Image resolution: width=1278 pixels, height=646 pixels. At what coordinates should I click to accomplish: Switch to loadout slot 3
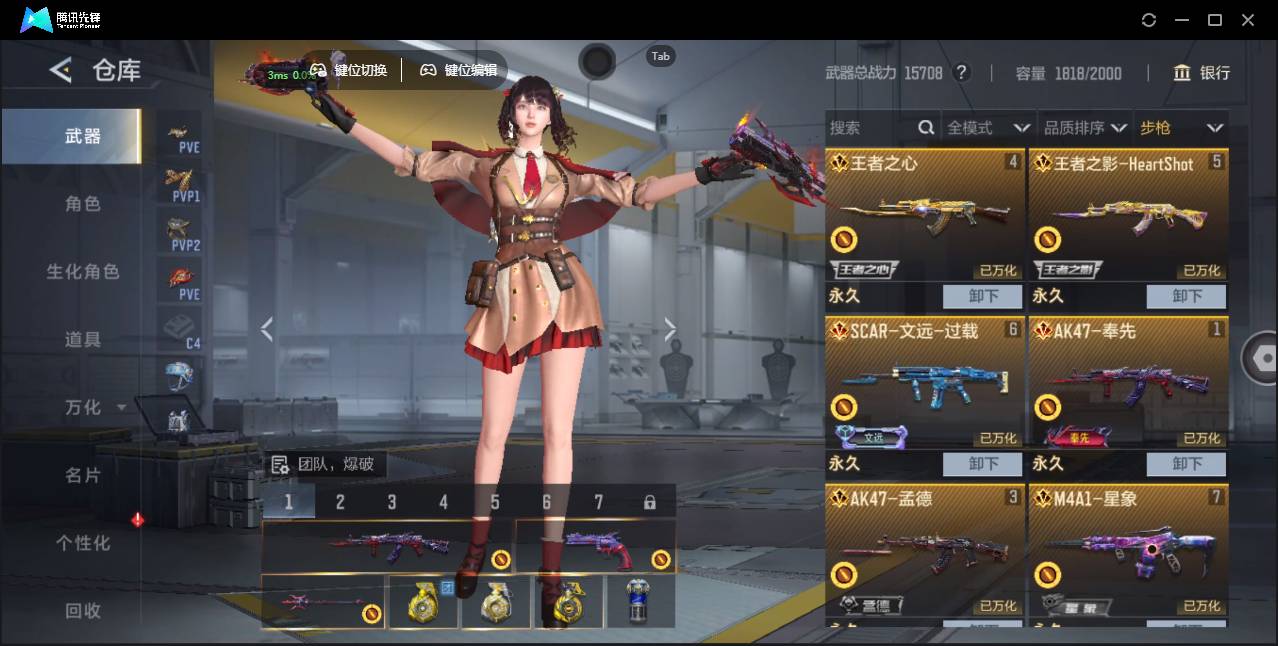(x=392, y=502)
